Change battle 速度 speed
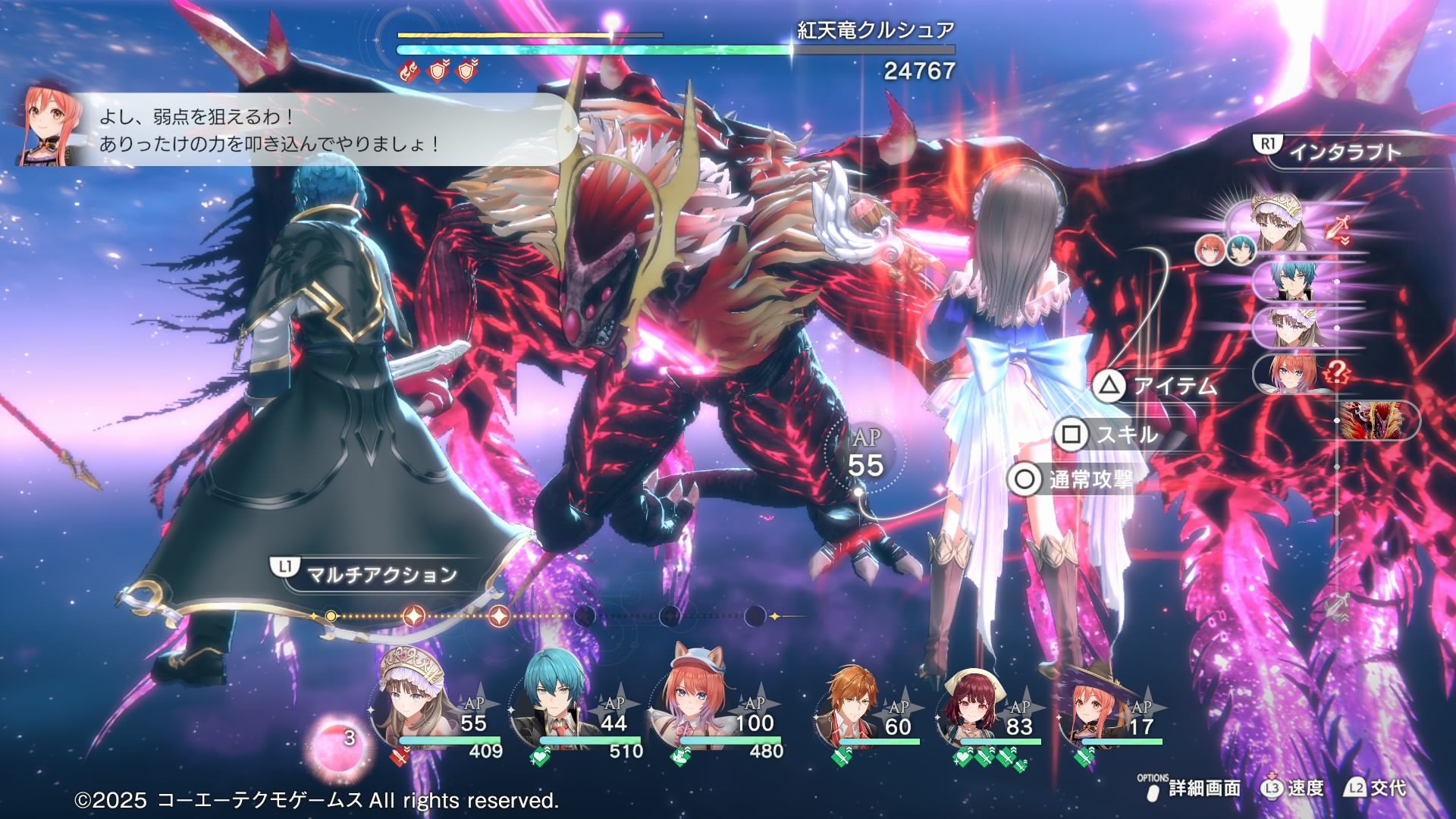The image size is (1456, 819). [1293, 789]
